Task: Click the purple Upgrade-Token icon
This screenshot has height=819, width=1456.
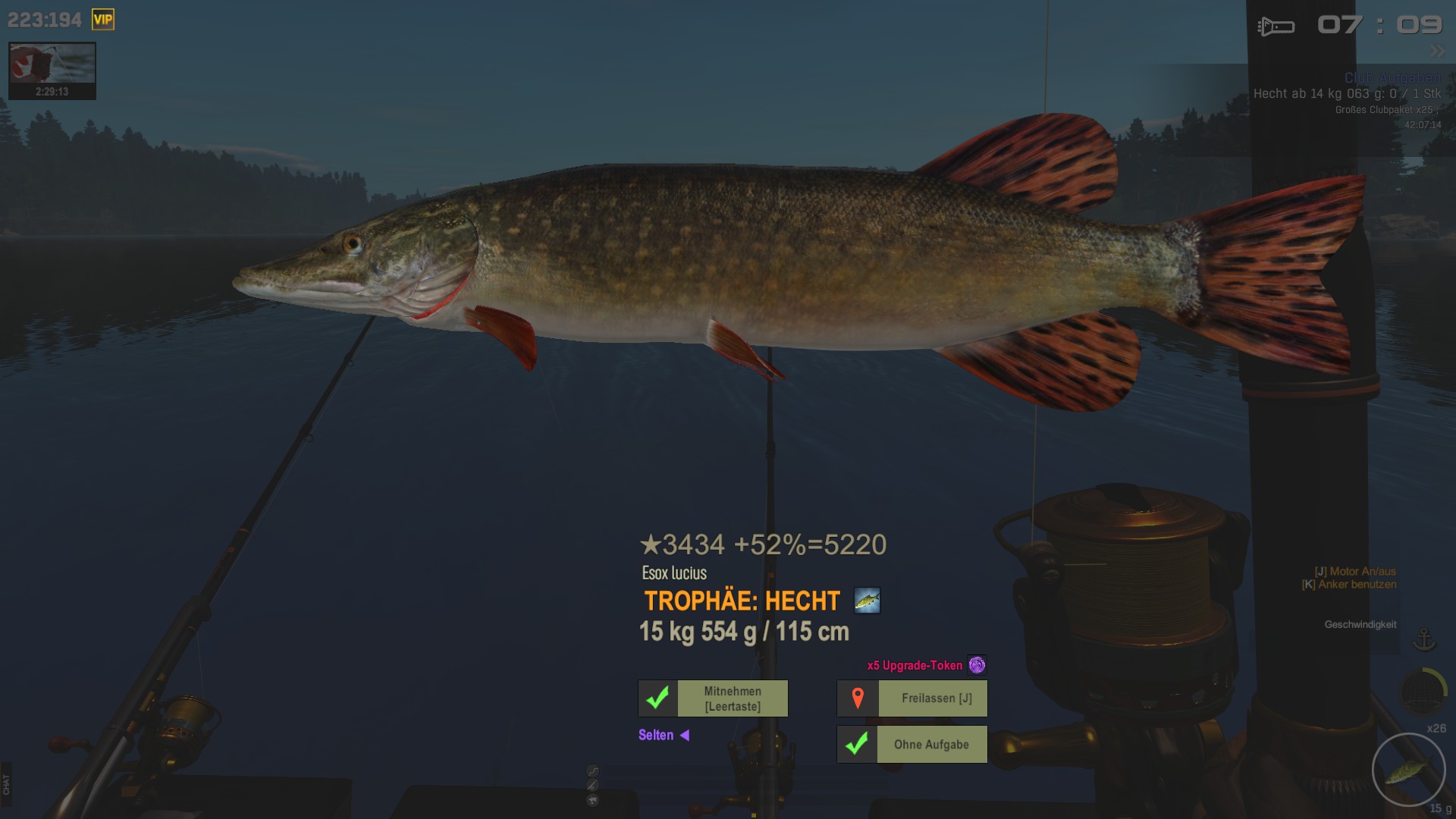Action: click(977, 665)
